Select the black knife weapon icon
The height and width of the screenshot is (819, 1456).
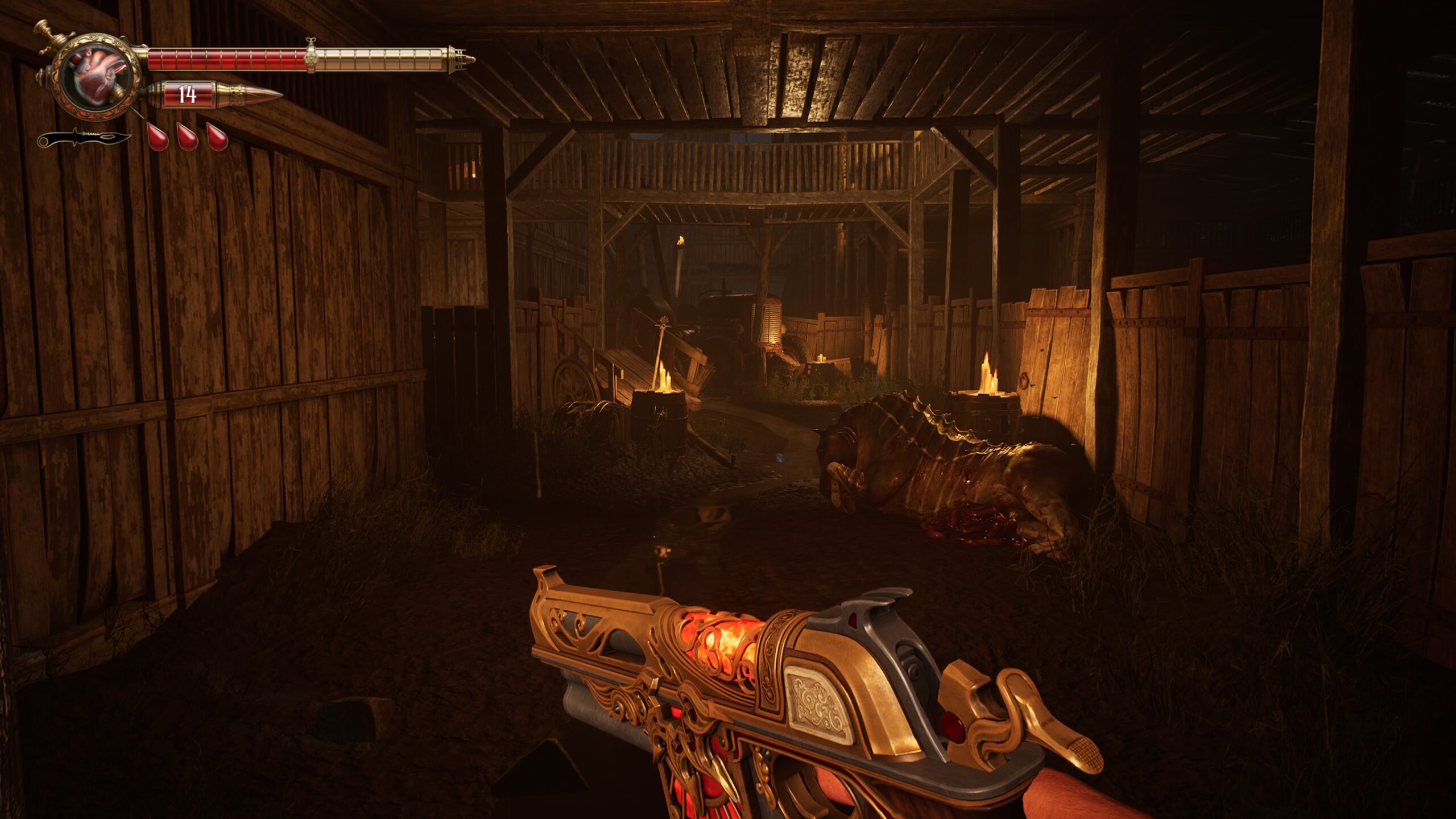click(x=85, y=138)
